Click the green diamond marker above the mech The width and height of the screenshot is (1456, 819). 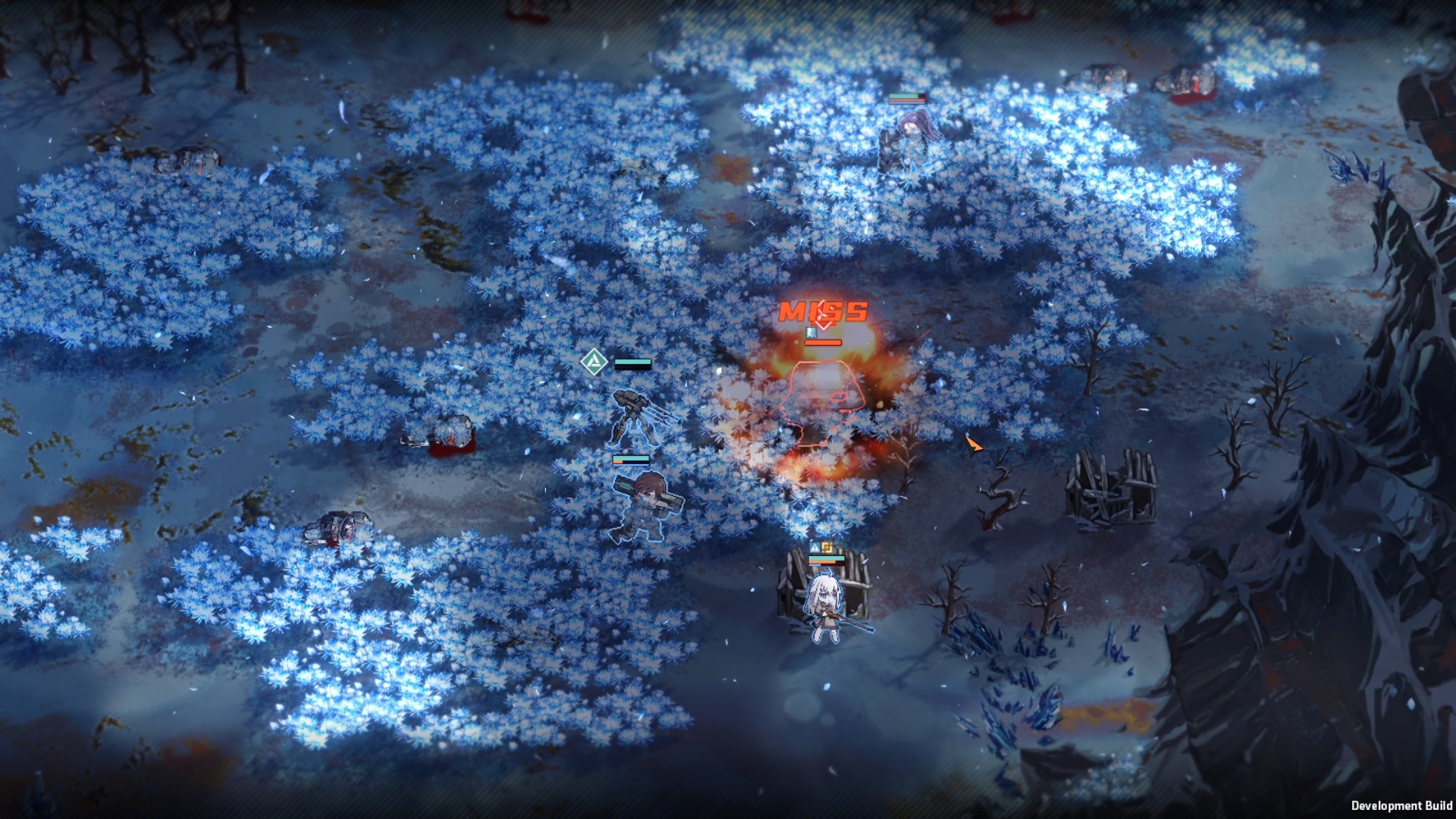(594, 362)
